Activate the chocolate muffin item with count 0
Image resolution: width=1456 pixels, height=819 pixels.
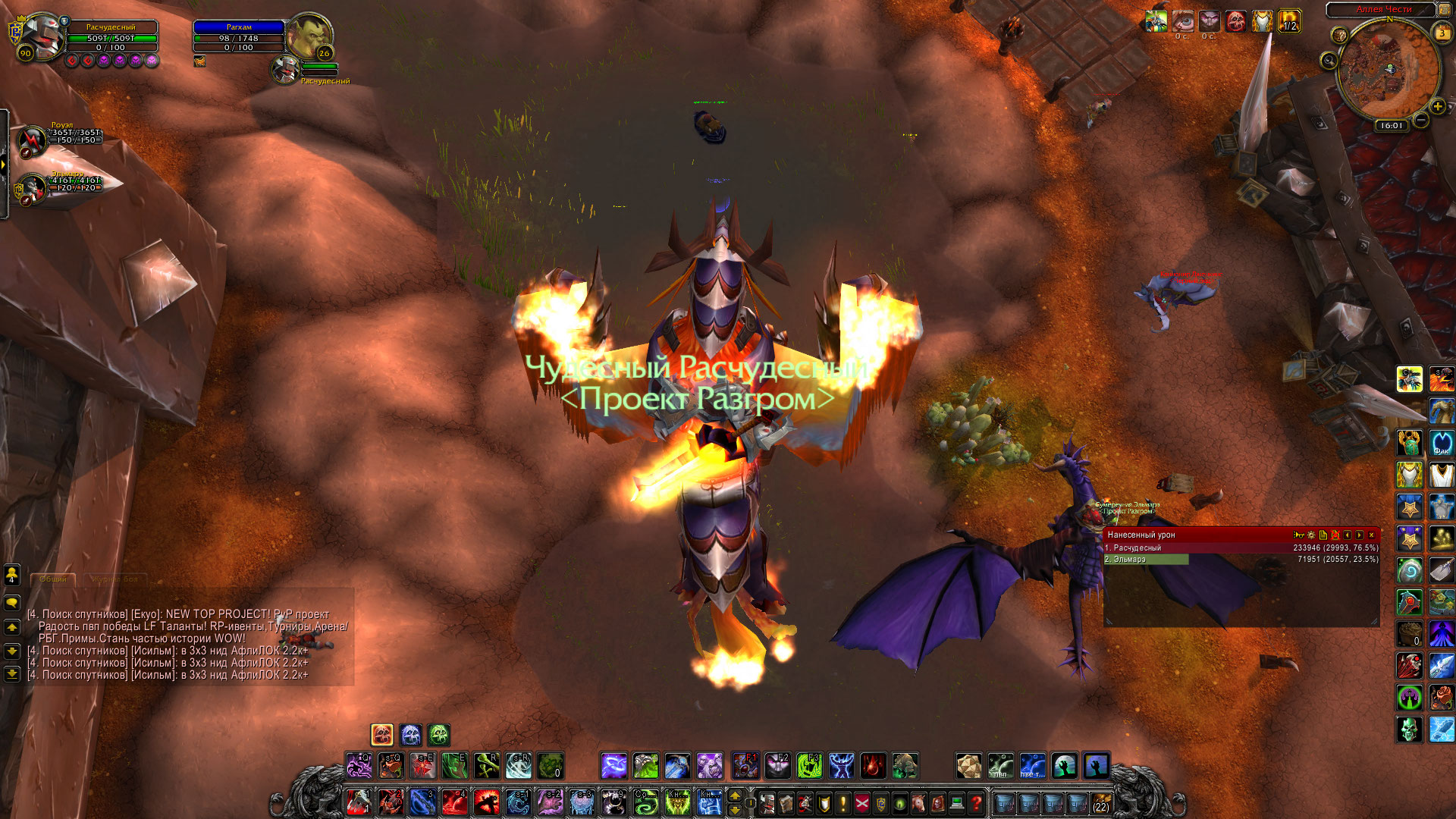(1410, 633)
